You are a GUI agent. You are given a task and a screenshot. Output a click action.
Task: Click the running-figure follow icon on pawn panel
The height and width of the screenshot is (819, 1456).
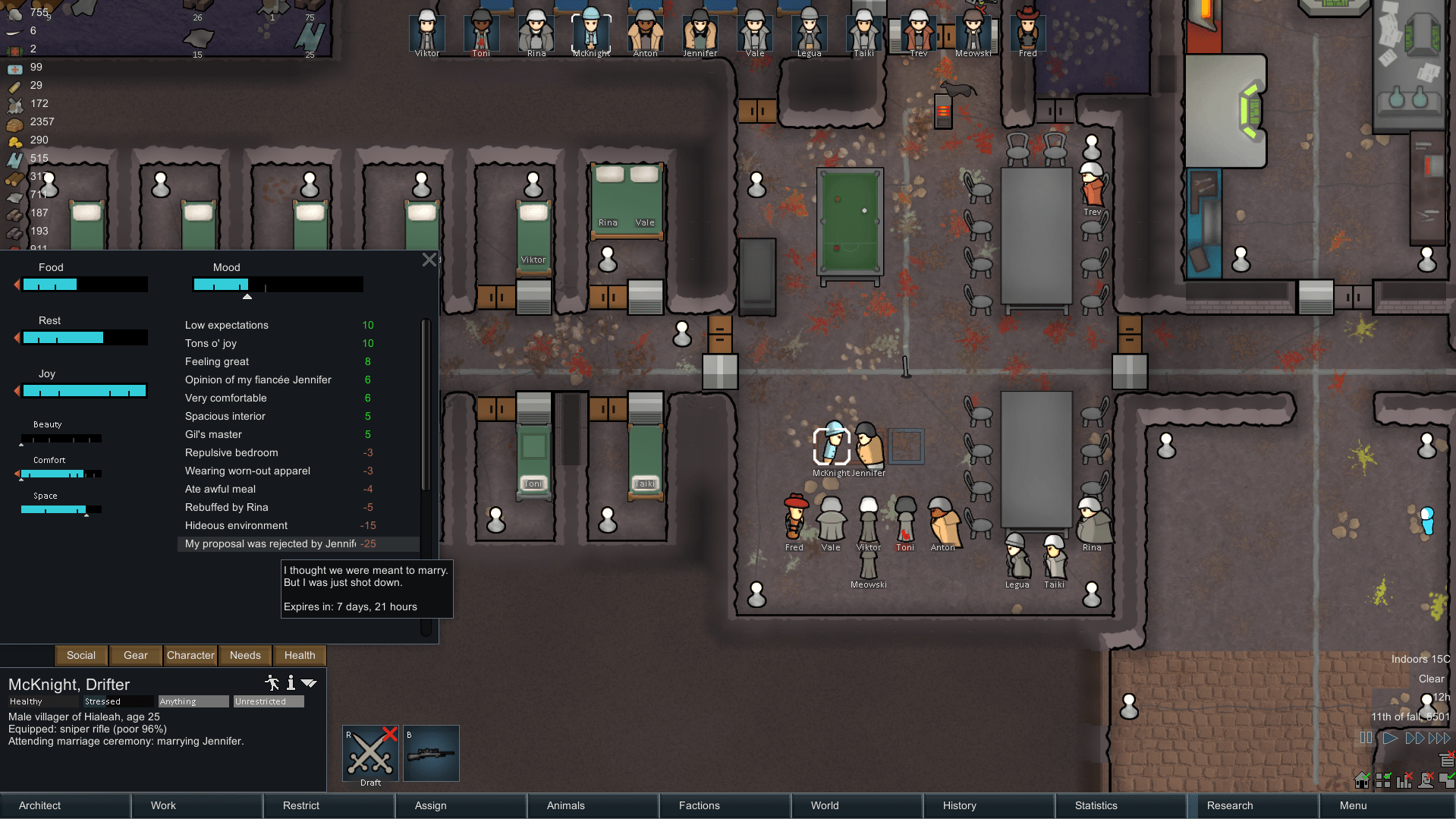271,683
